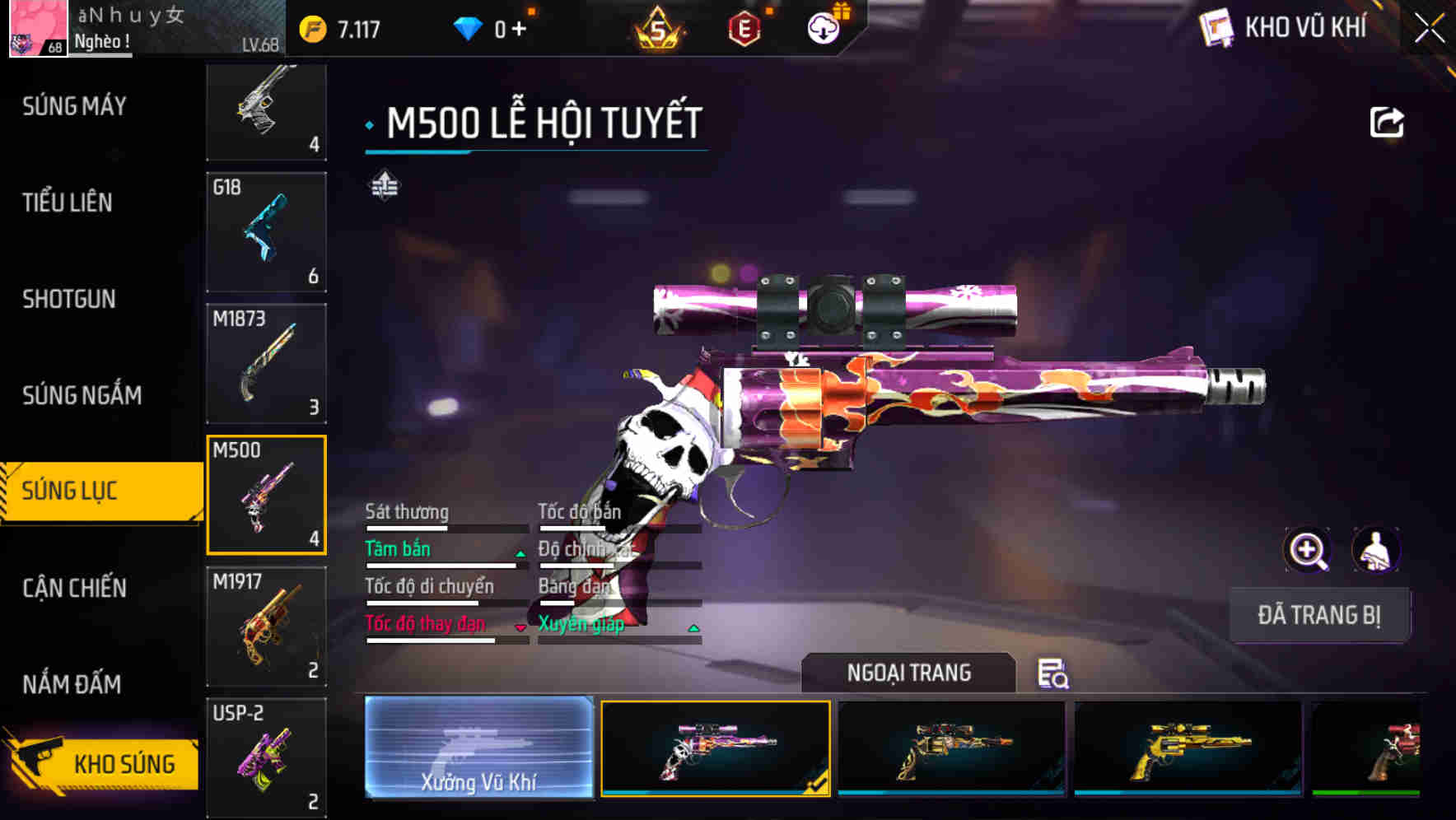The image size is (1456, 820).
Task: Click the diamond currency icon to buy diamonds
Action: [x=468, y=27]
